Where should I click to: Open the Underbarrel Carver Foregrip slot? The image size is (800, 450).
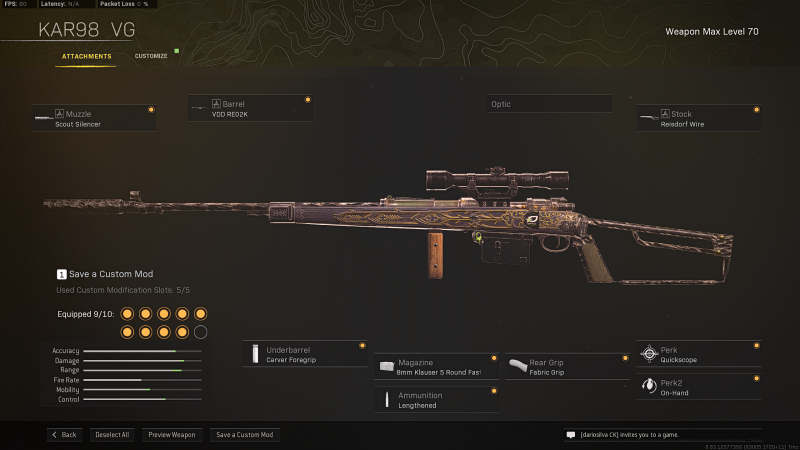(x=305, y=354)
